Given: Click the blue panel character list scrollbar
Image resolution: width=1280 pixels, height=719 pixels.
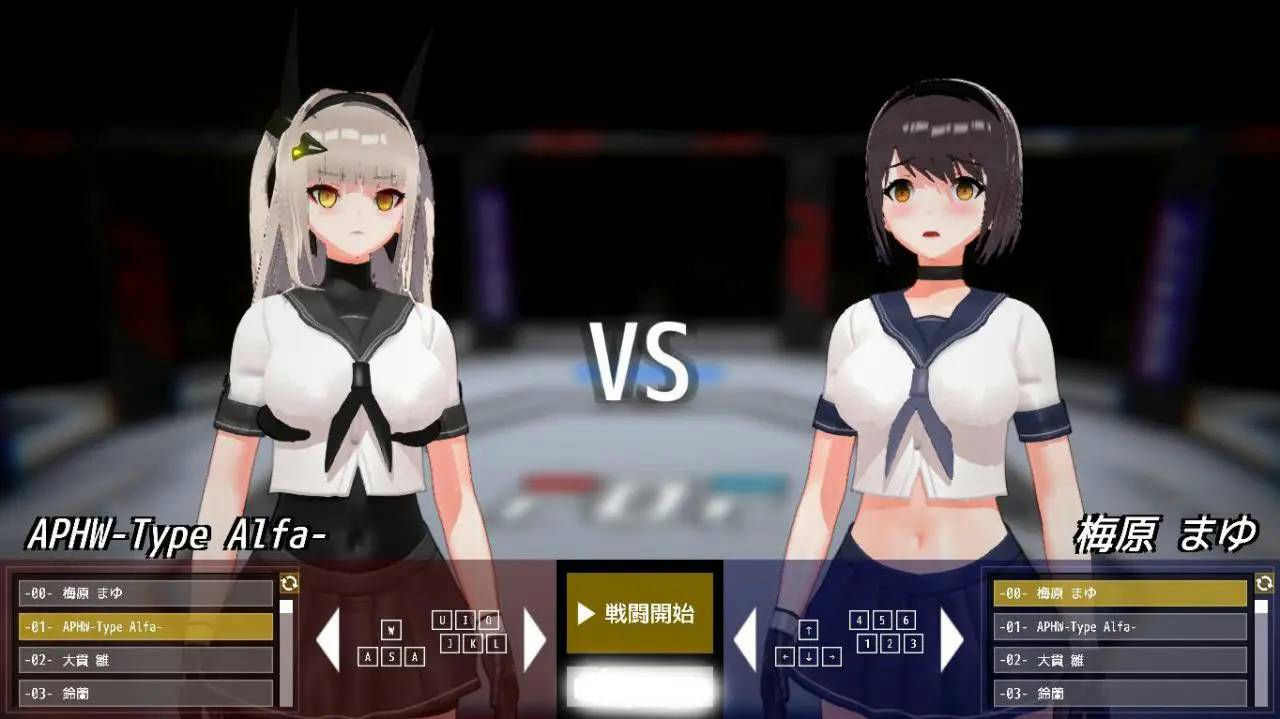Looking at the screenshot, I should tap(1262, 650).
